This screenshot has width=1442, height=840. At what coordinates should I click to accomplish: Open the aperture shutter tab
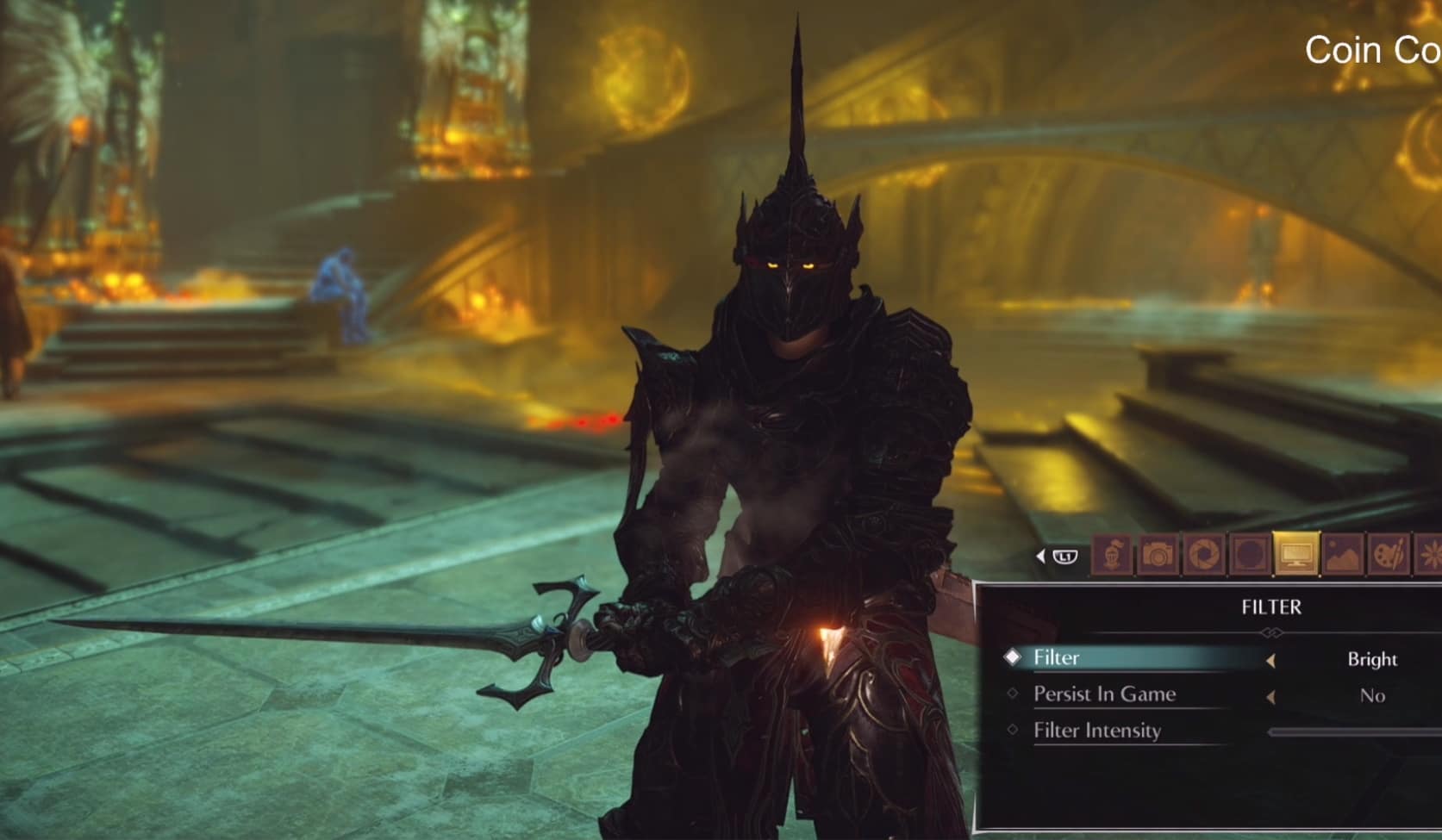(1203, 555)
